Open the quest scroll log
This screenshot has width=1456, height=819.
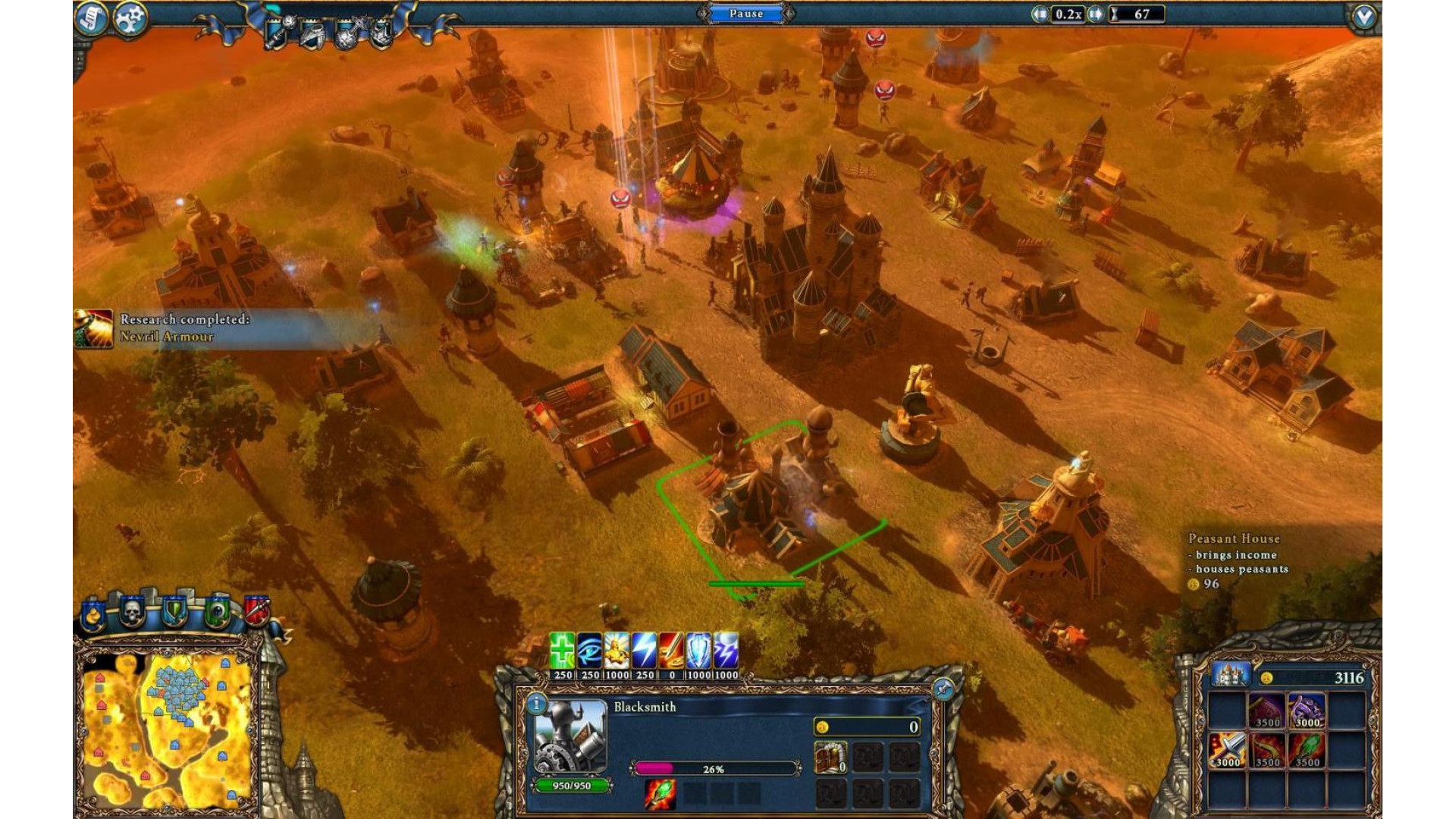click(x=91, y=18)
